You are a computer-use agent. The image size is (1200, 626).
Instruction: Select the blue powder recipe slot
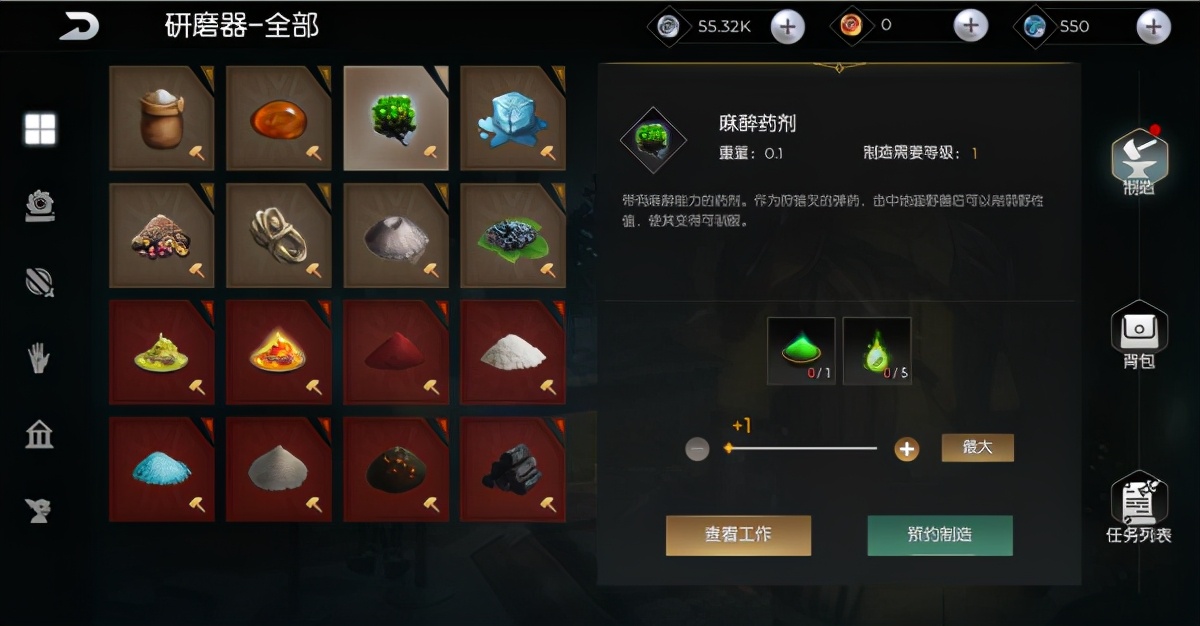click(x=161, y=469)
